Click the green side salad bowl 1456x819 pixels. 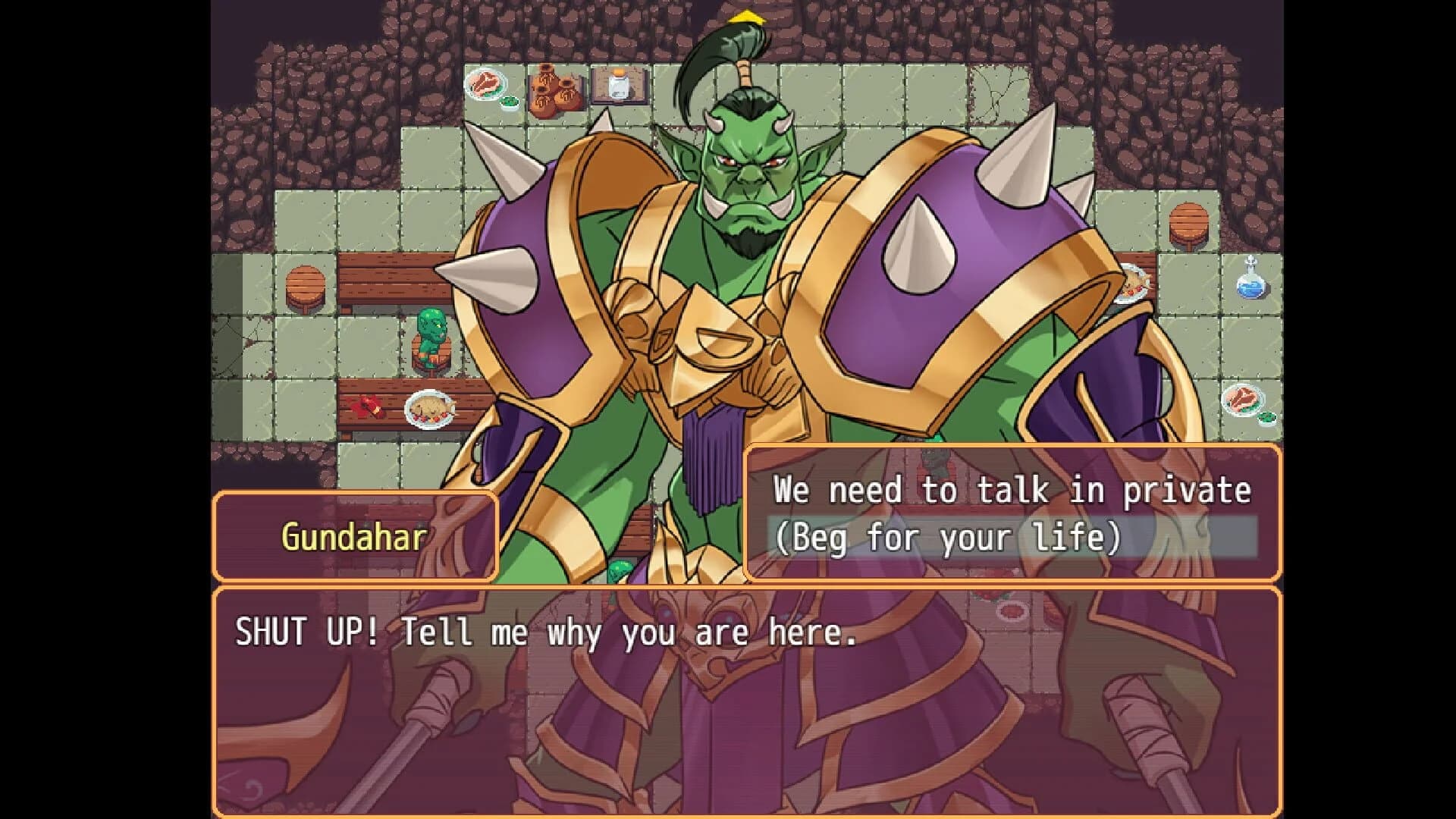click(x=509, y=105)
